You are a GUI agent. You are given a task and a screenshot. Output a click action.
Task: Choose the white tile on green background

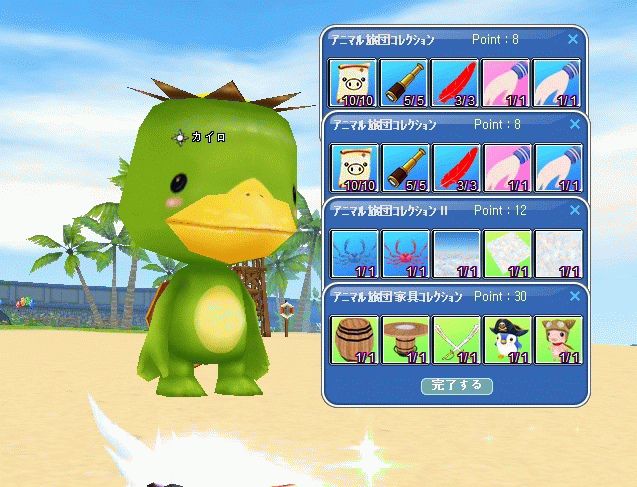(507, 253)
